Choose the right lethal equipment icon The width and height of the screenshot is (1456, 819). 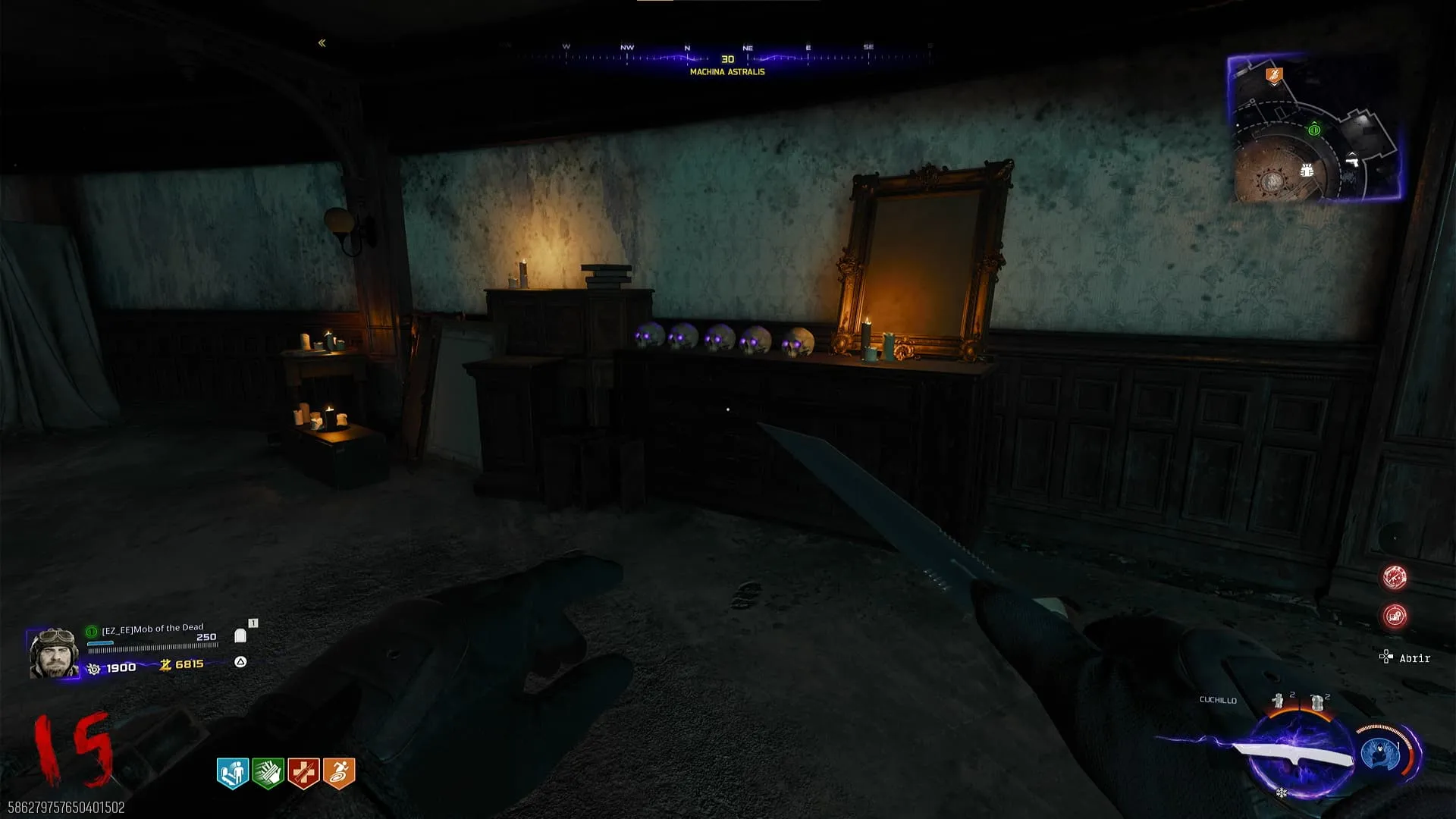tap(1317, 701)
